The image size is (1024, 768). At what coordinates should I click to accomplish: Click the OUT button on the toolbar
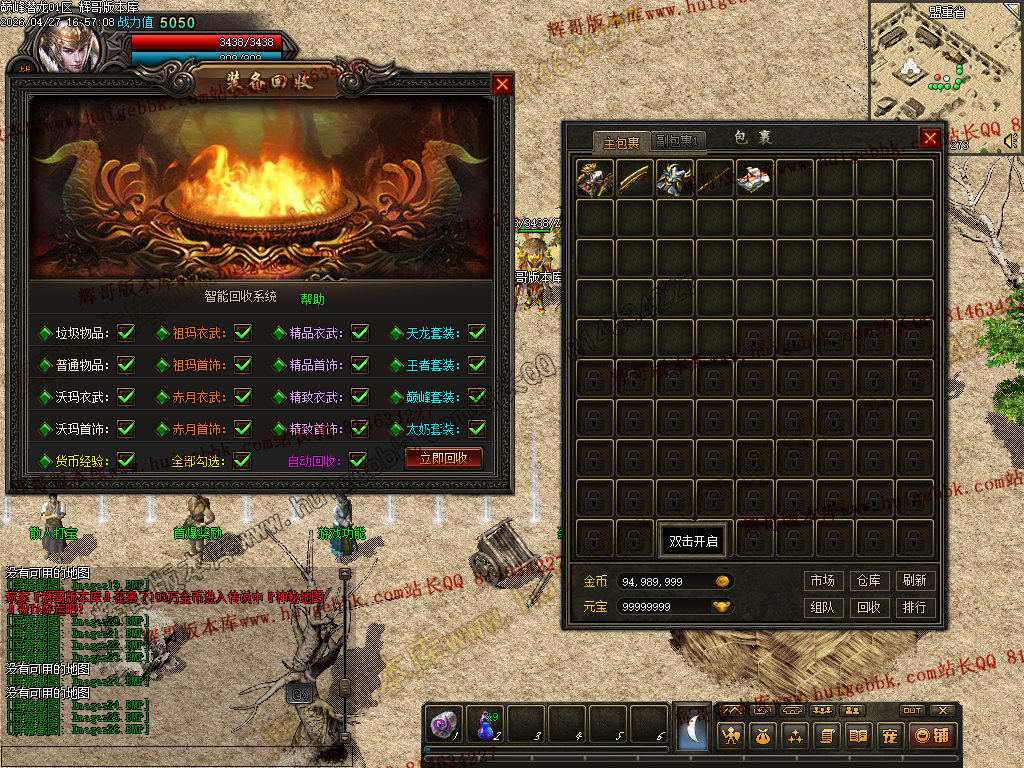pos(911,710)
